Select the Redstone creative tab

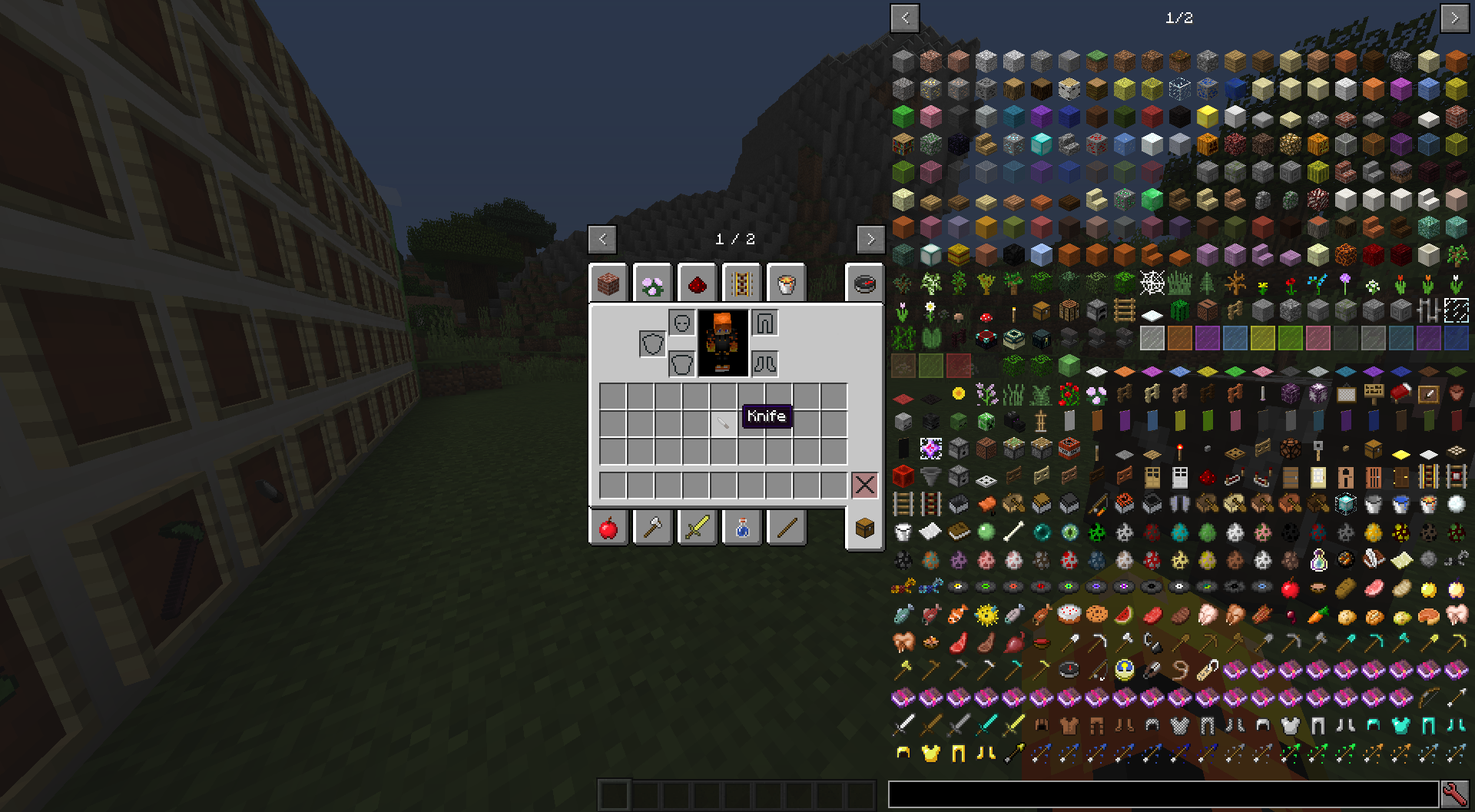tap(697, 283)
